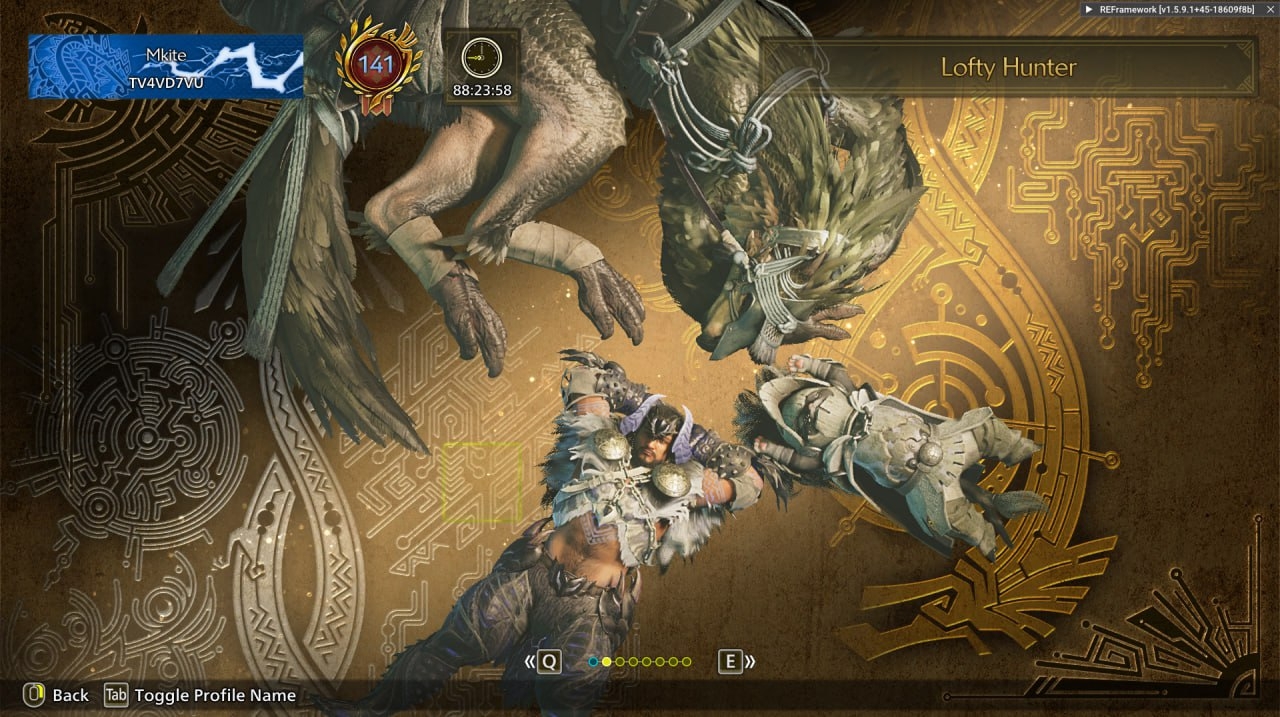Screen dimensions: 1280x717
Task: Click the Mkite hunter nameplate
Action: 166,67
